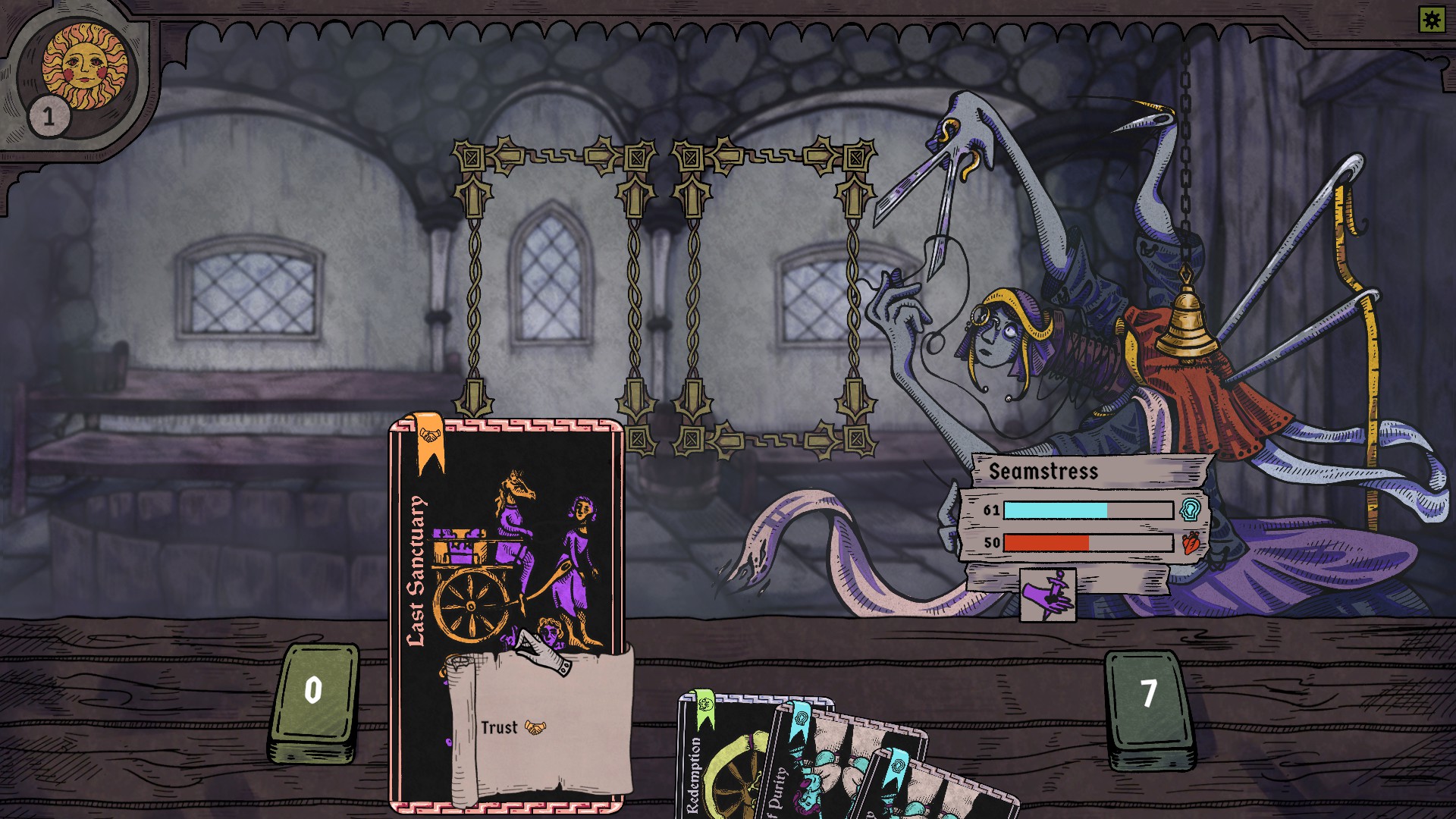View the discard pile showing 0

pos(314,699)
